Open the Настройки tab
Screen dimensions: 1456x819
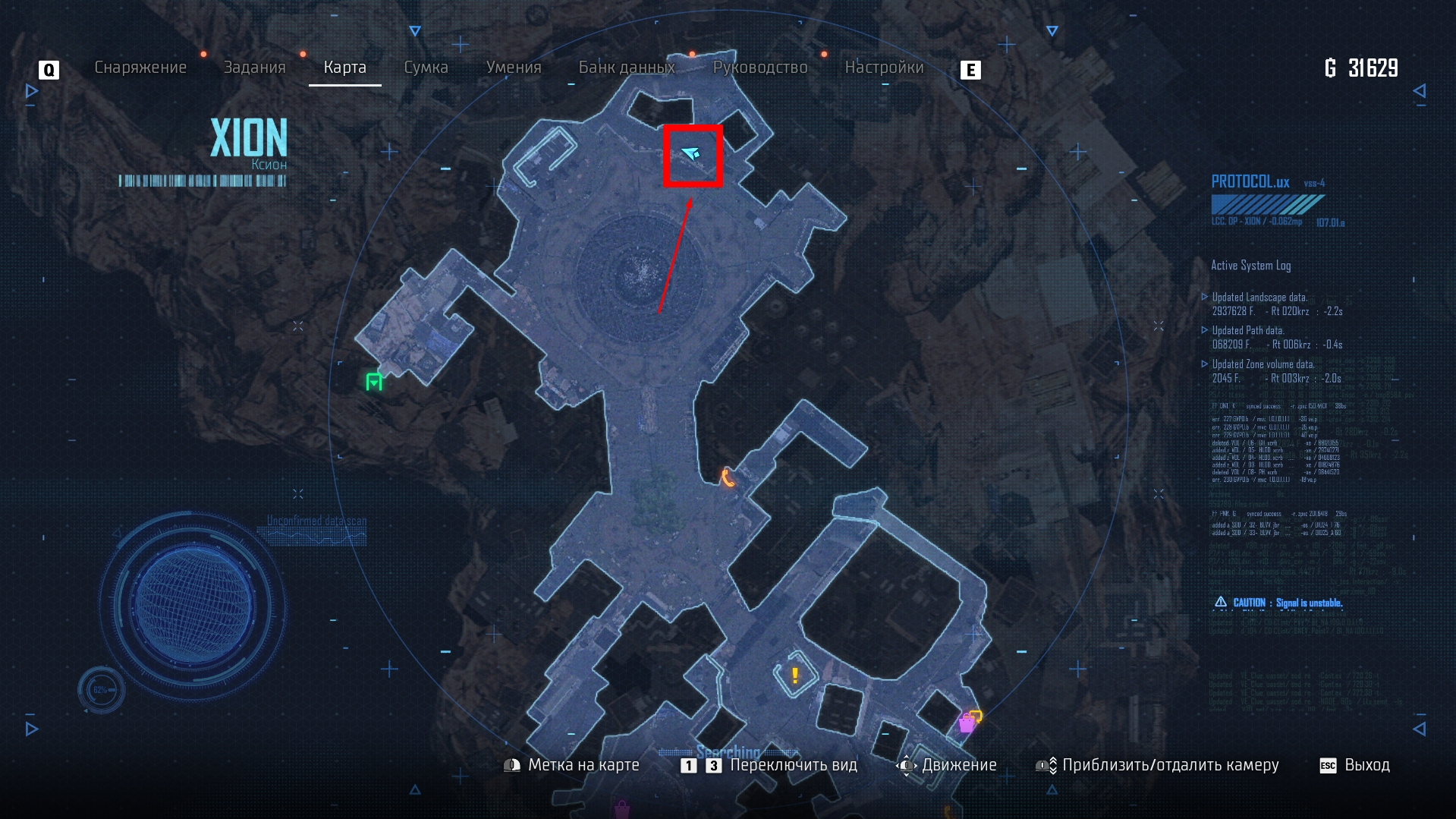[884, 68]
